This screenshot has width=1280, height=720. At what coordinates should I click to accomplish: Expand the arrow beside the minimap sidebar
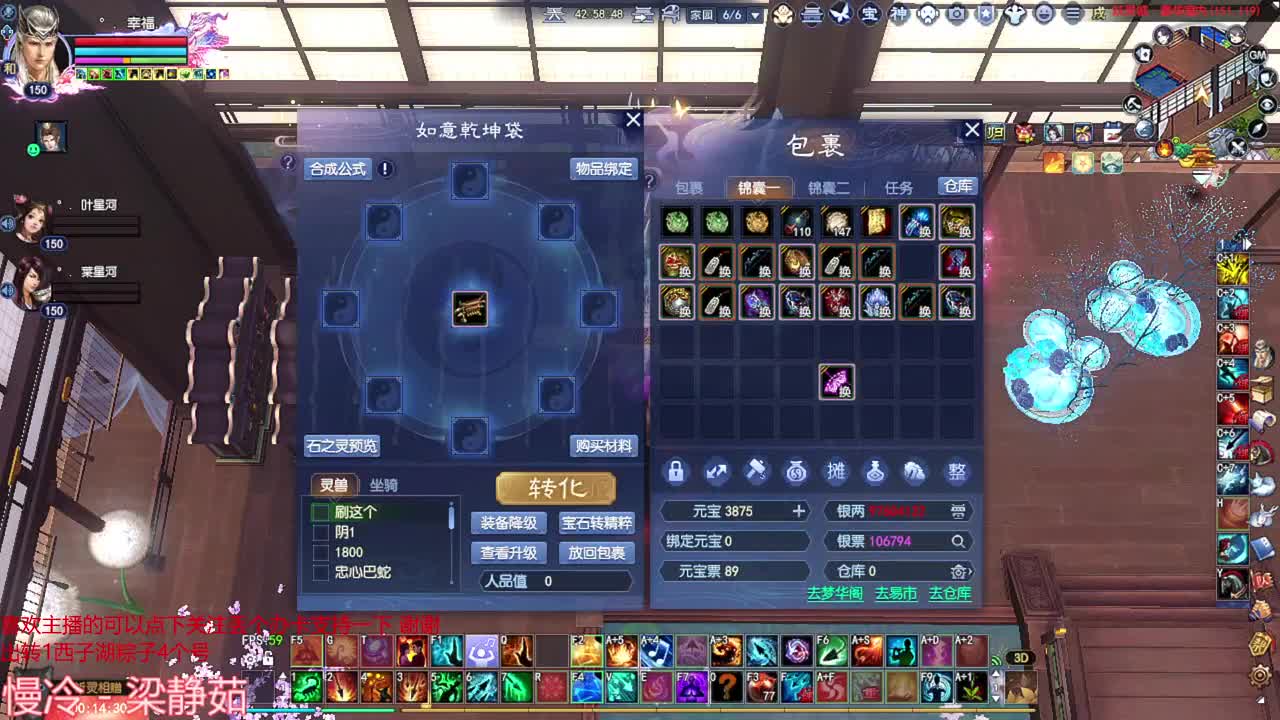click(x=1248, y=243)
